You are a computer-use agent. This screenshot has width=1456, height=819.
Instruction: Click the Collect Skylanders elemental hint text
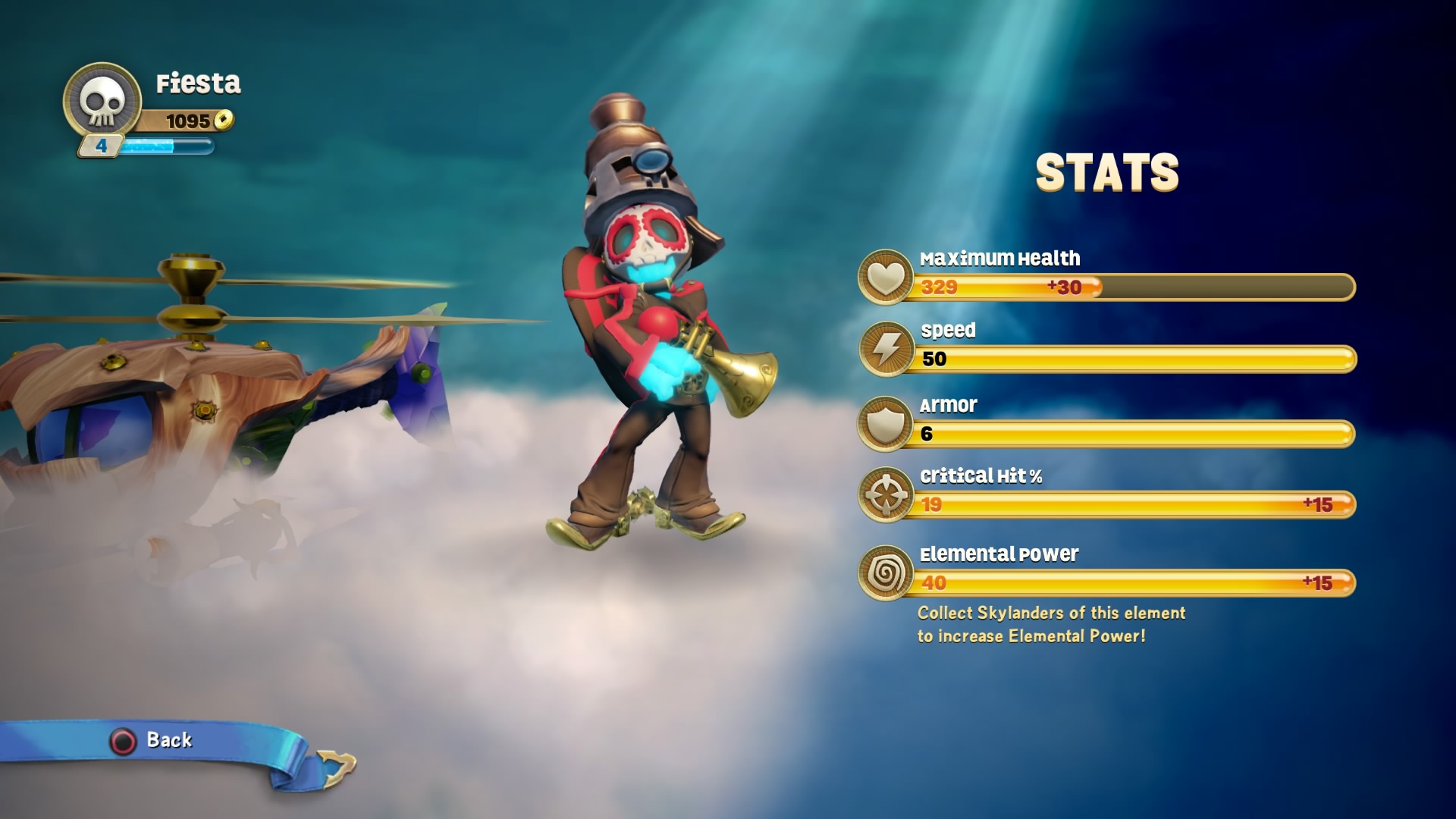(1050, 624)
